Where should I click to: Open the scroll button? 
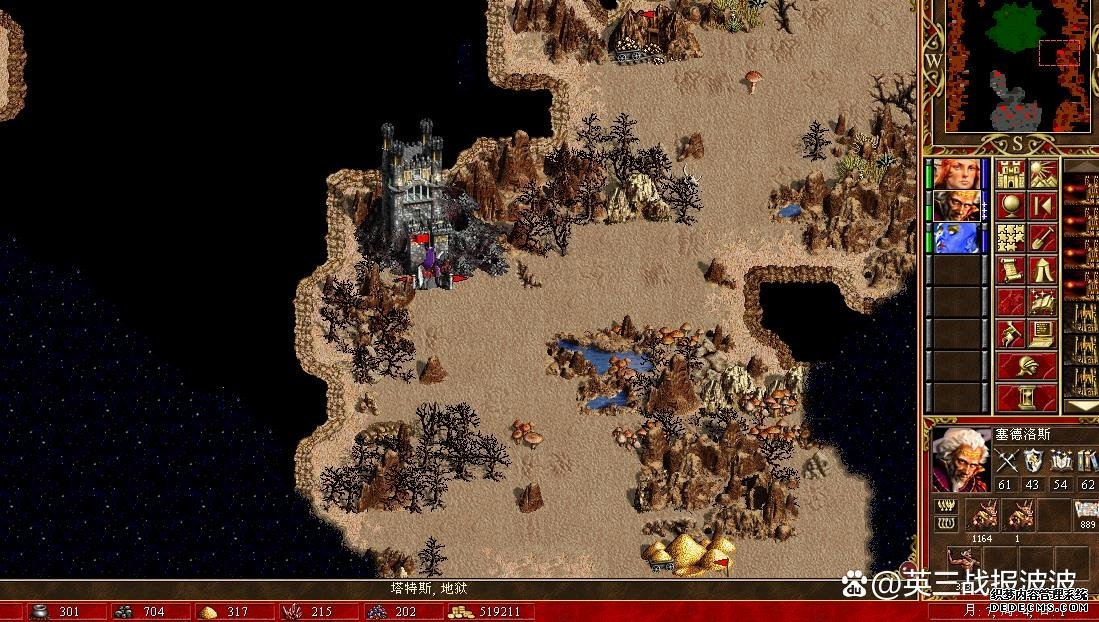tap(1011, 270)
